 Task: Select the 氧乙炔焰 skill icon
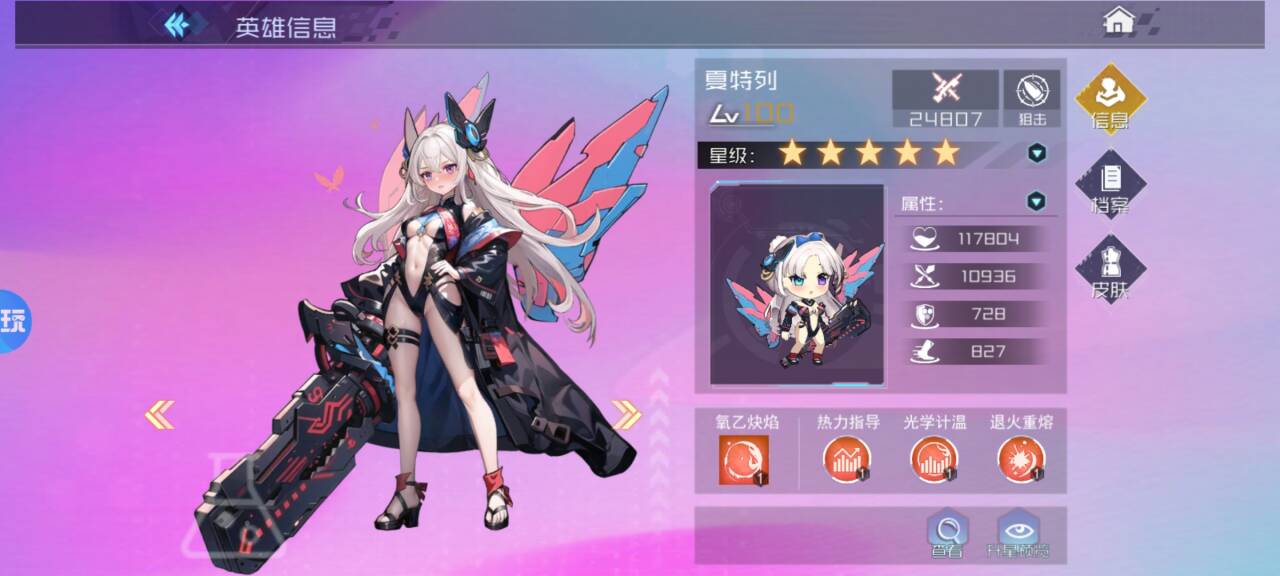click(x=743, y=461)
